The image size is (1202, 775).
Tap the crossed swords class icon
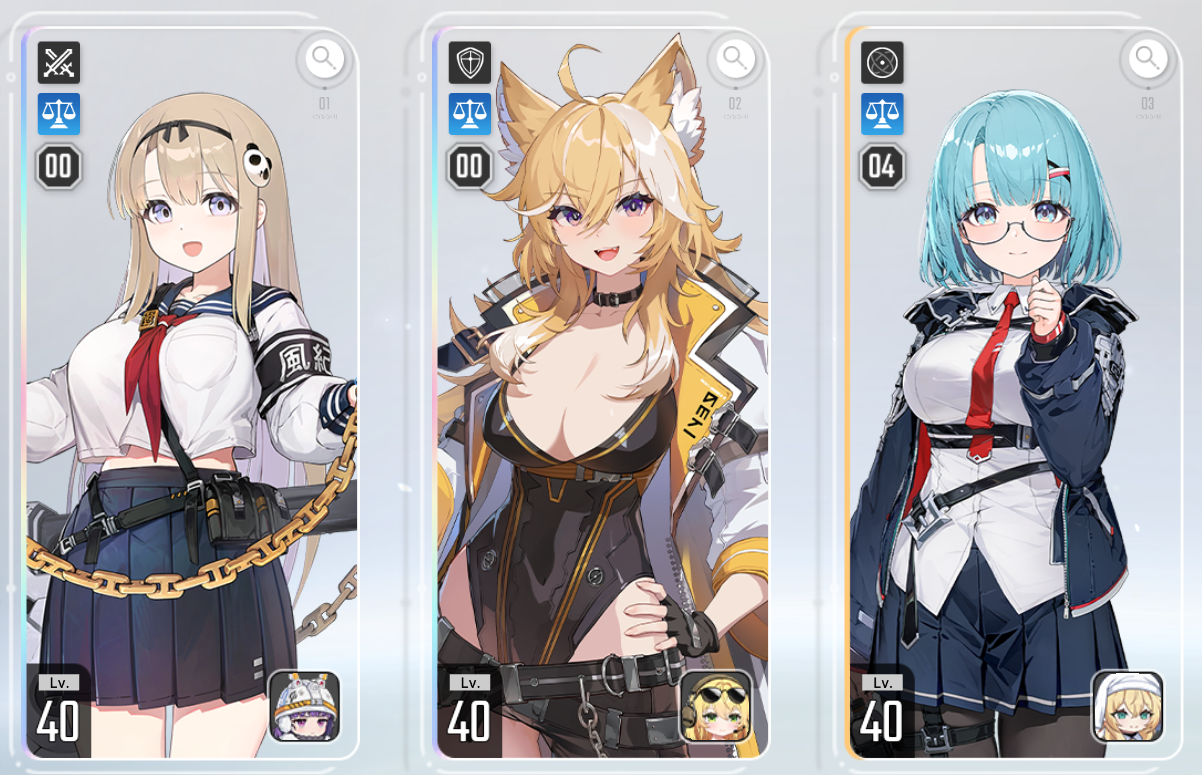pyautogui.click(x=59, y=63)
